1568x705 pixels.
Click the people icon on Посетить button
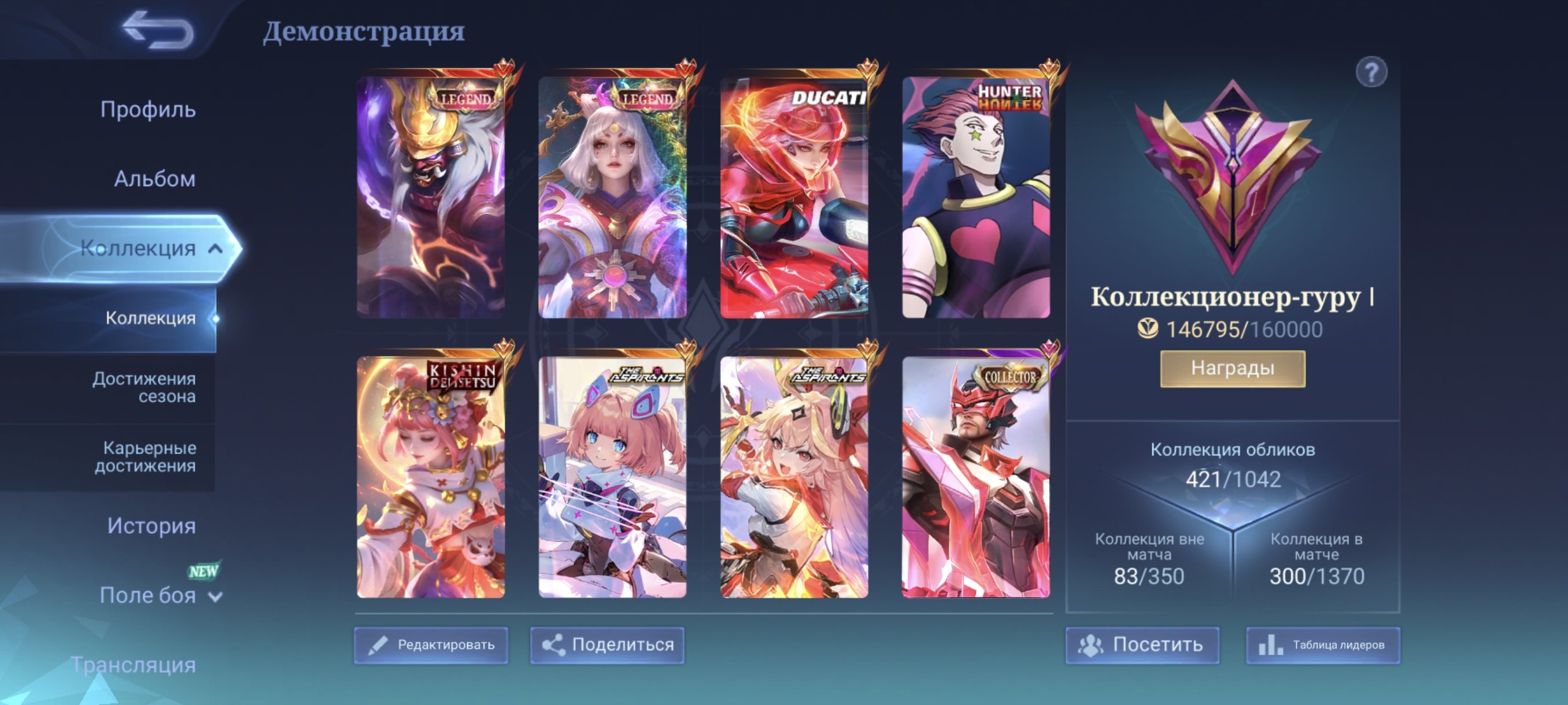pos(1092,645)
